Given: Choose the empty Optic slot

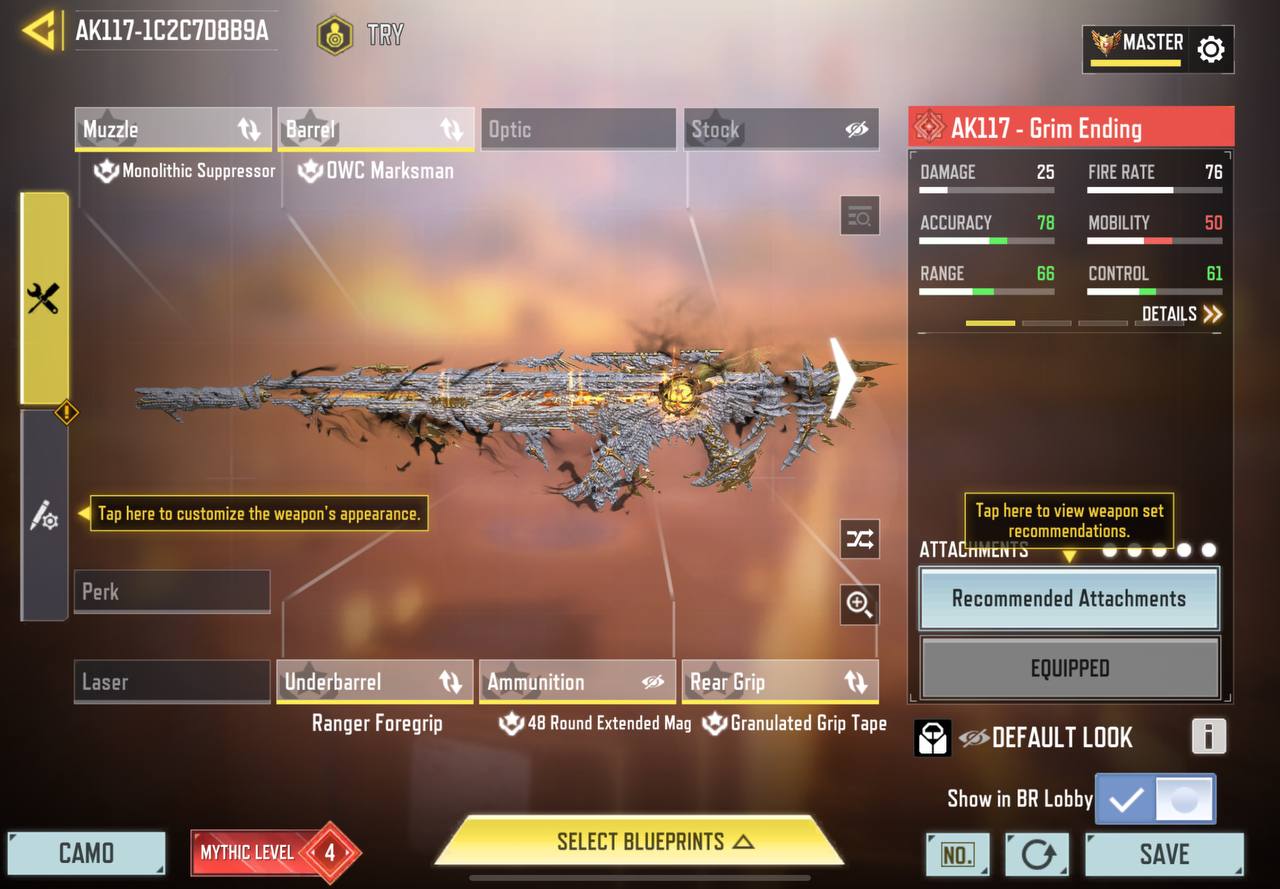Looking at the screenshot, I should coord(578,129).
